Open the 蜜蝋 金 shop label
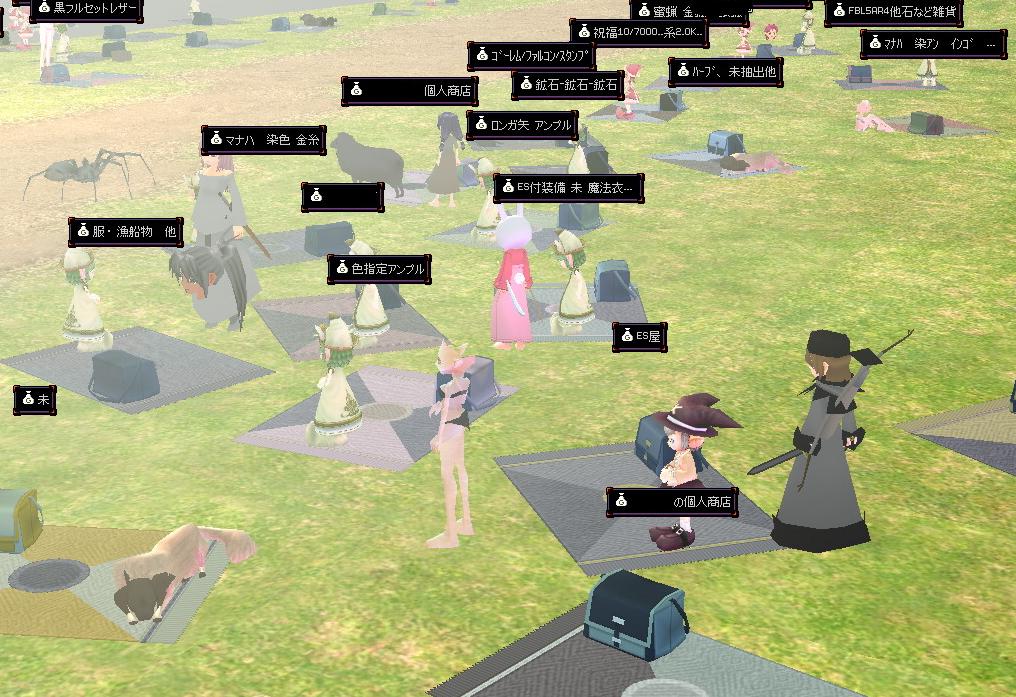This screenshot has width=1016, height=697. pos(689,12)
